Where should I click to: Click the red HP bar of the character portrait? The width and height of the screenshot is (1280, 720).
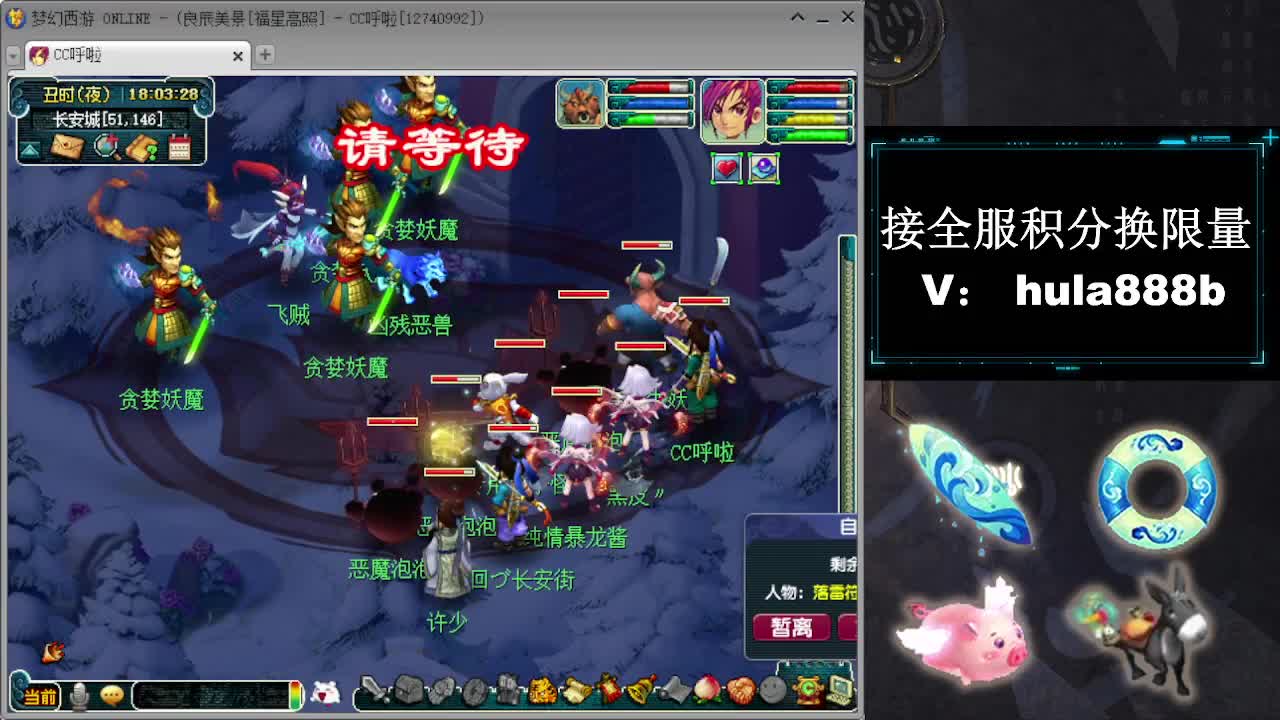pyautogui.click(x=810, y=86)
